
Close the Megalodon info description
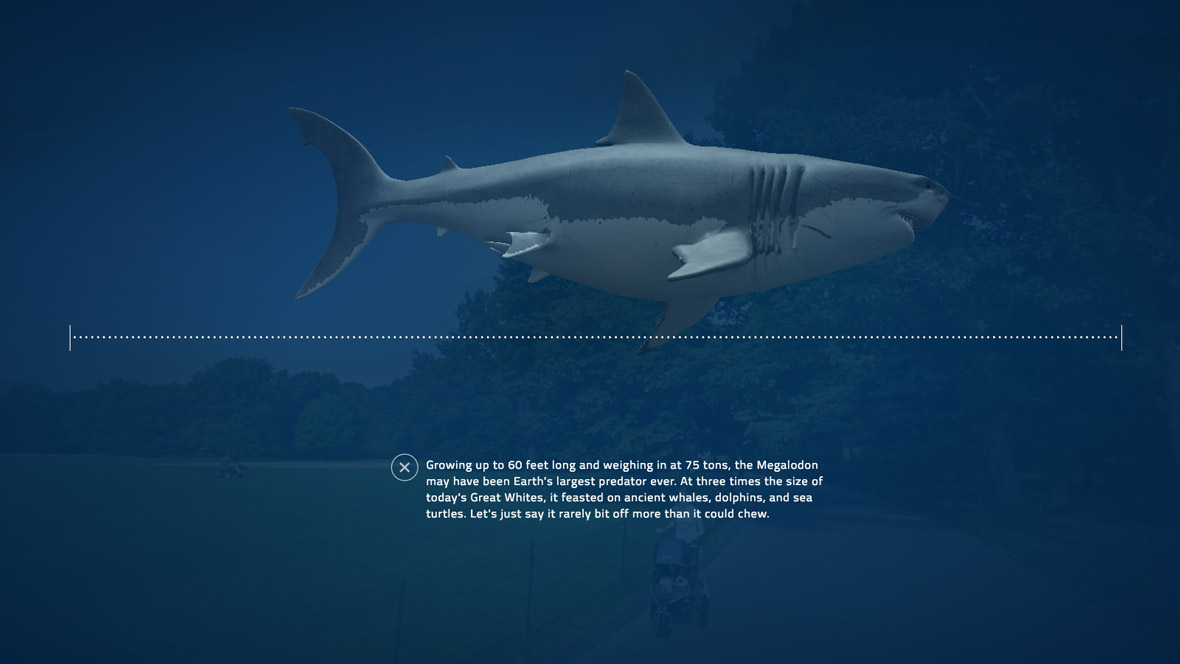click(404, 467)
